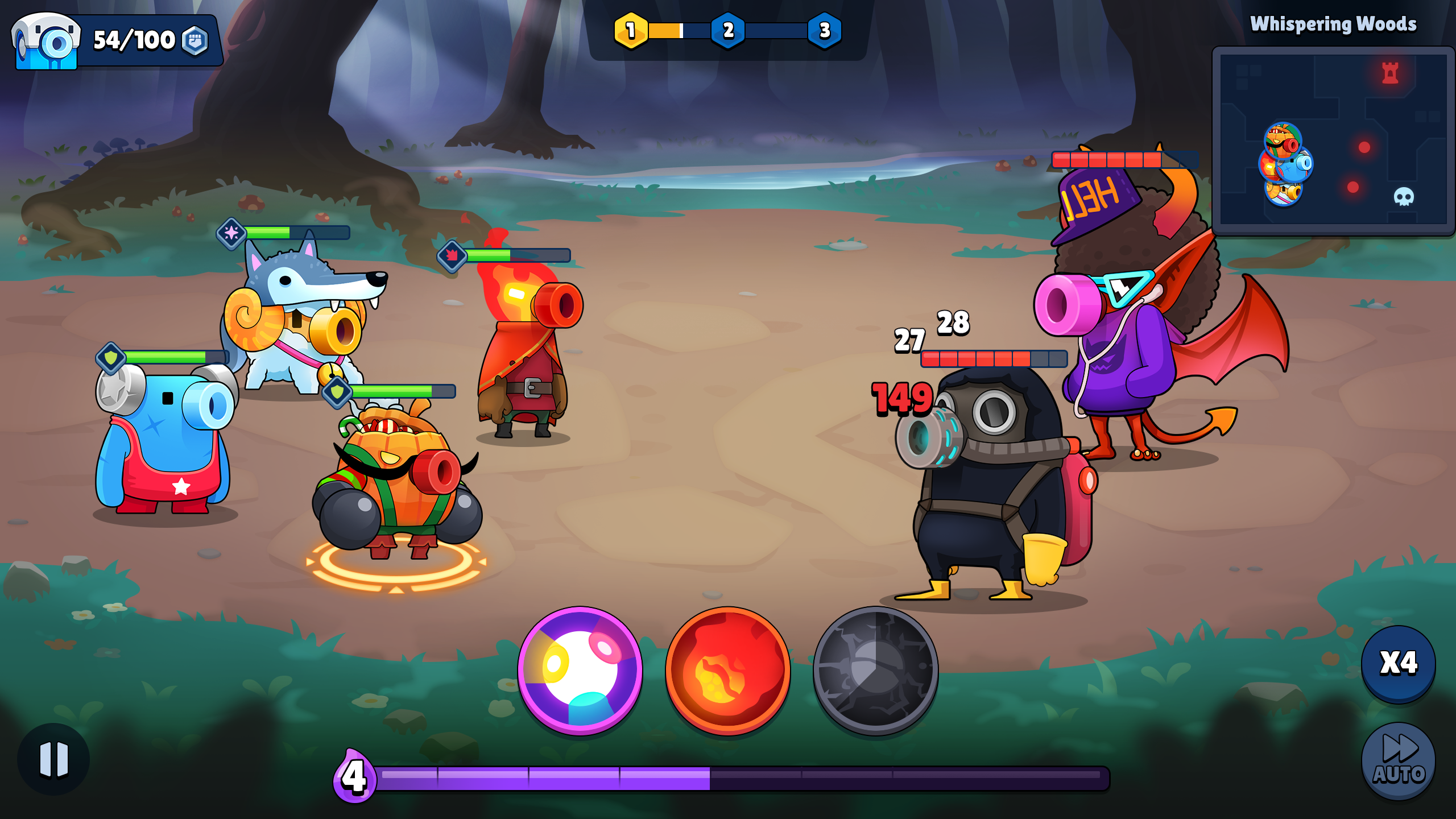Choose the selected pumpkin hero unit

pos(398,483)
